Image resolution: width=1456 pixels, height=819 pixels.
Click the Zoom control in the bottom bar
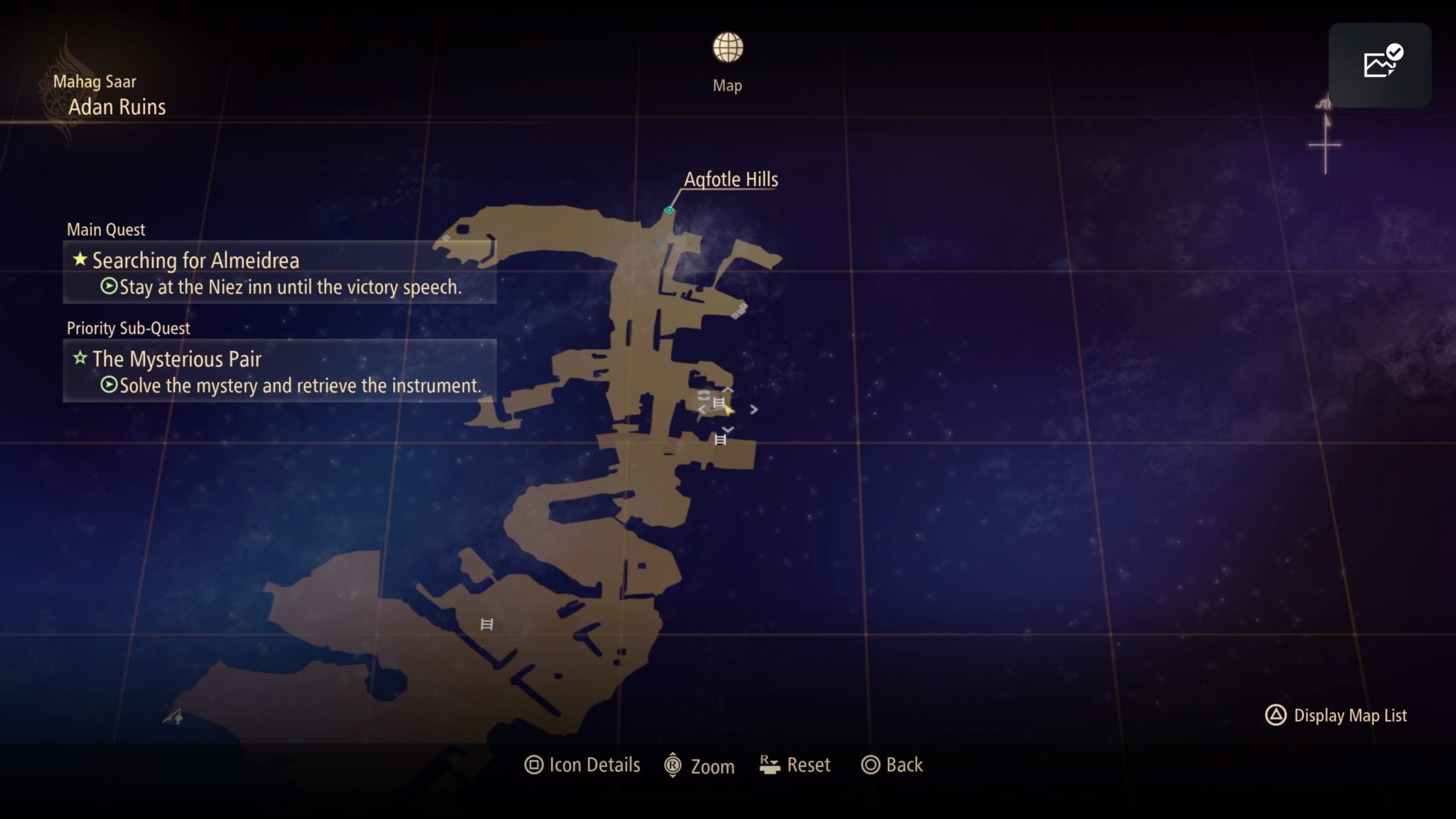(x=700, y=766)
